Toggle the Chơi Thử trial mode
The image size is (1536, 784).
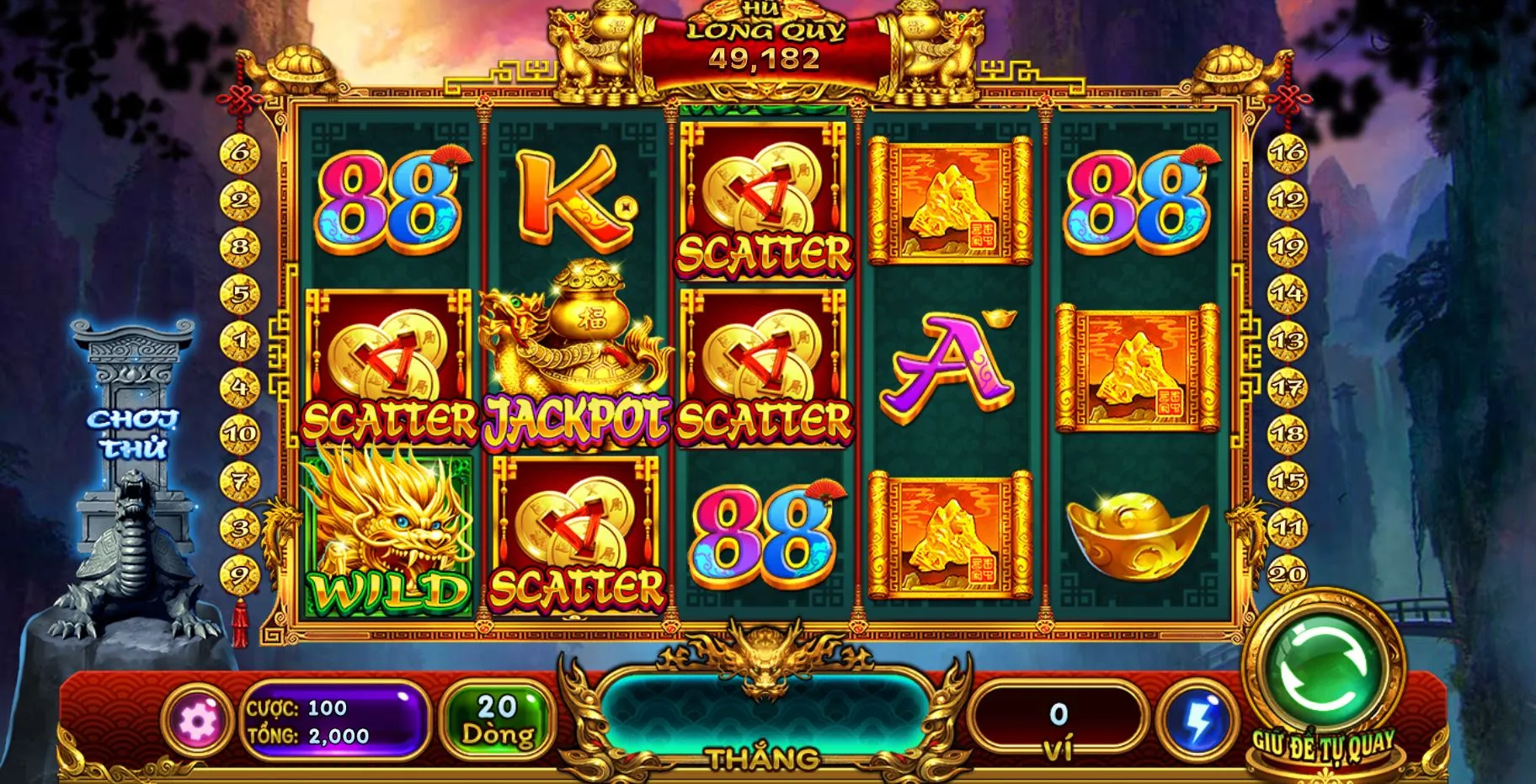[x=133, y=434]
